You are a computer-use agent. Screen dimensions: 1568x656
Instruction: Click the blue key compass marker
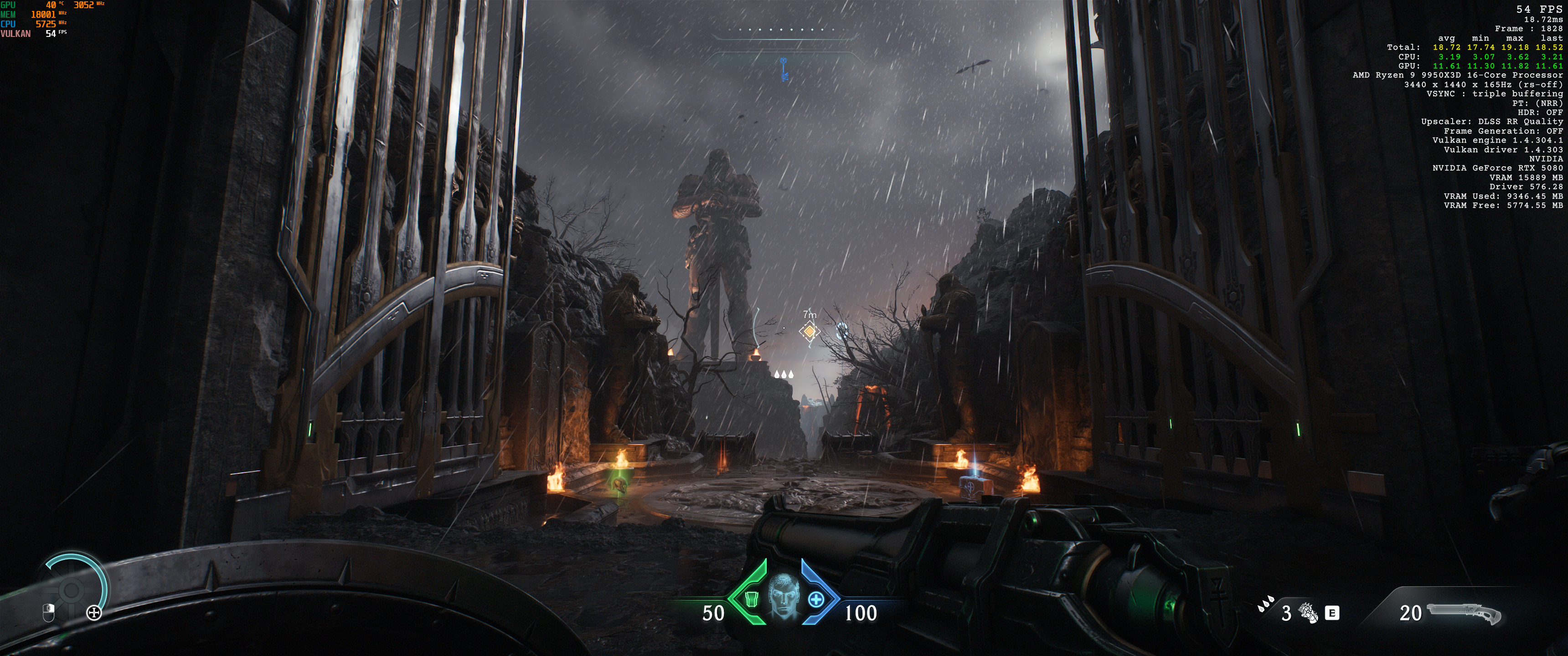point(784,69)
